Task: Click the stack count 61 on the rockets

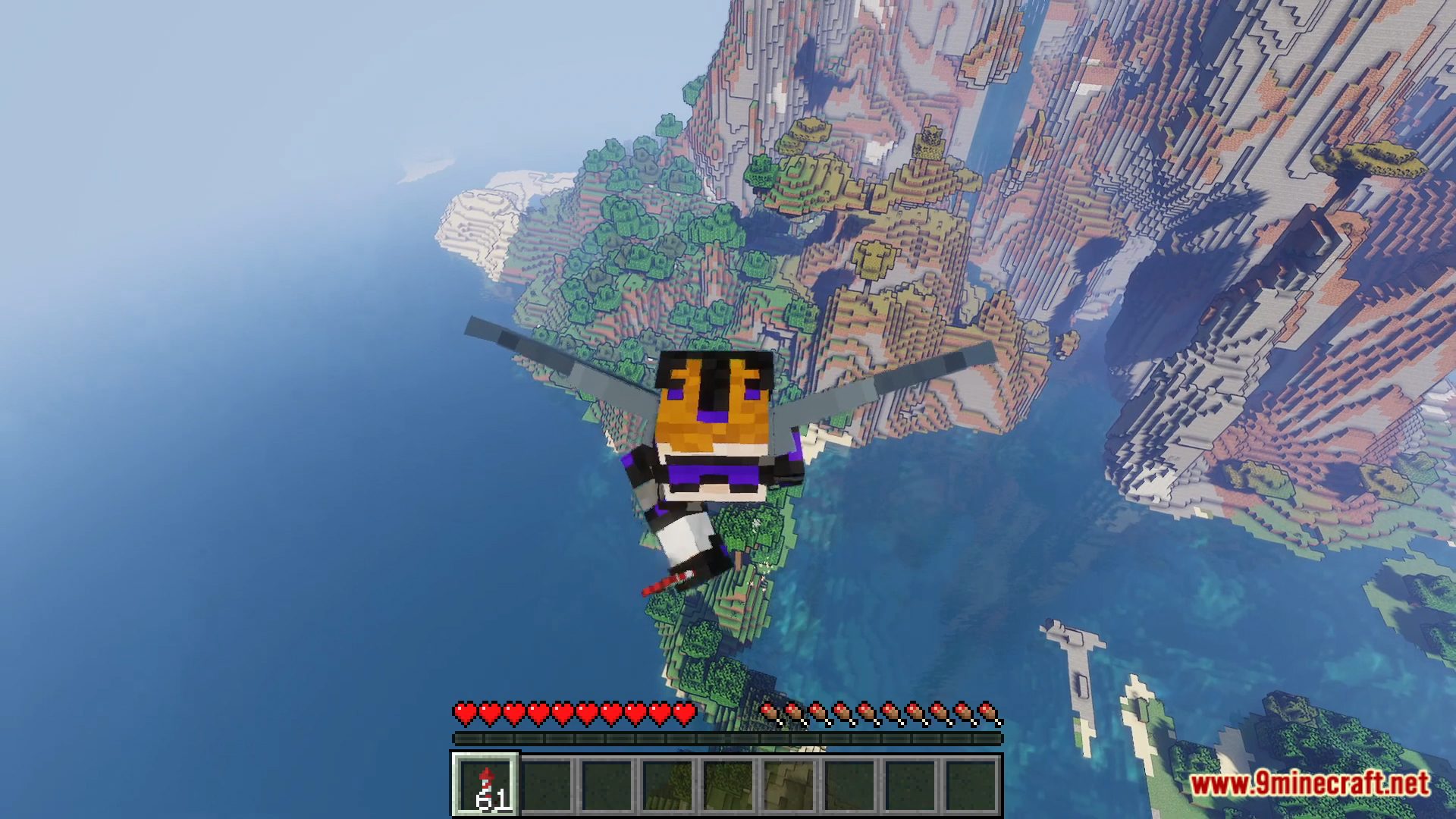Action: pos(497,799)
